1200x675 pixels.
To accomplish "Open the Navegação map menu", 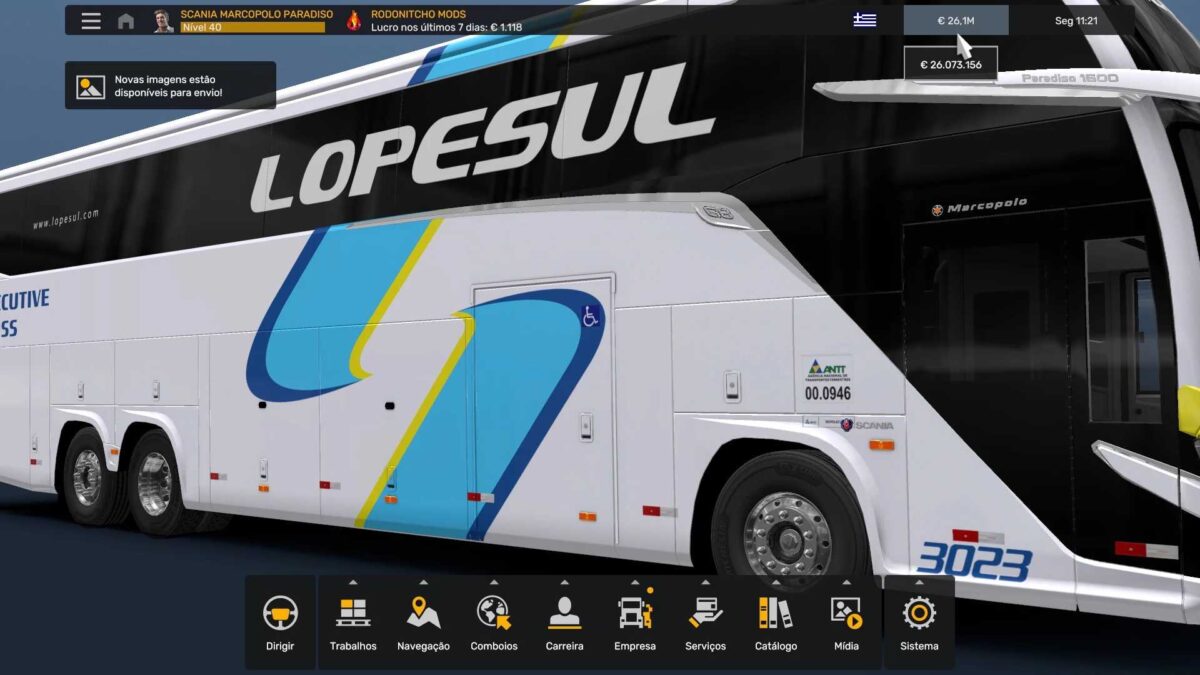I will tap(423, 622).
